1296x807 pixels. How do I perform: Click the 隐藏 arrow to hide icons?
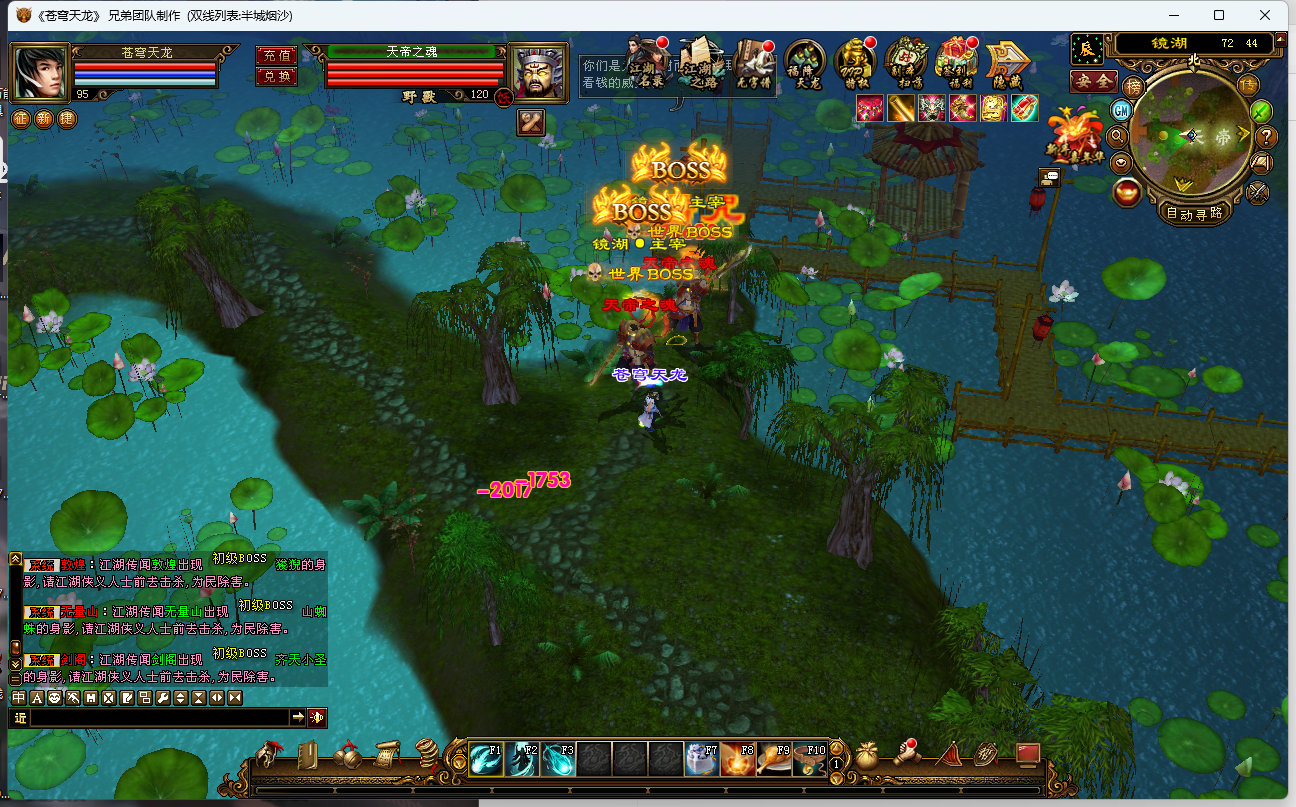click(x=1008, y=62)
